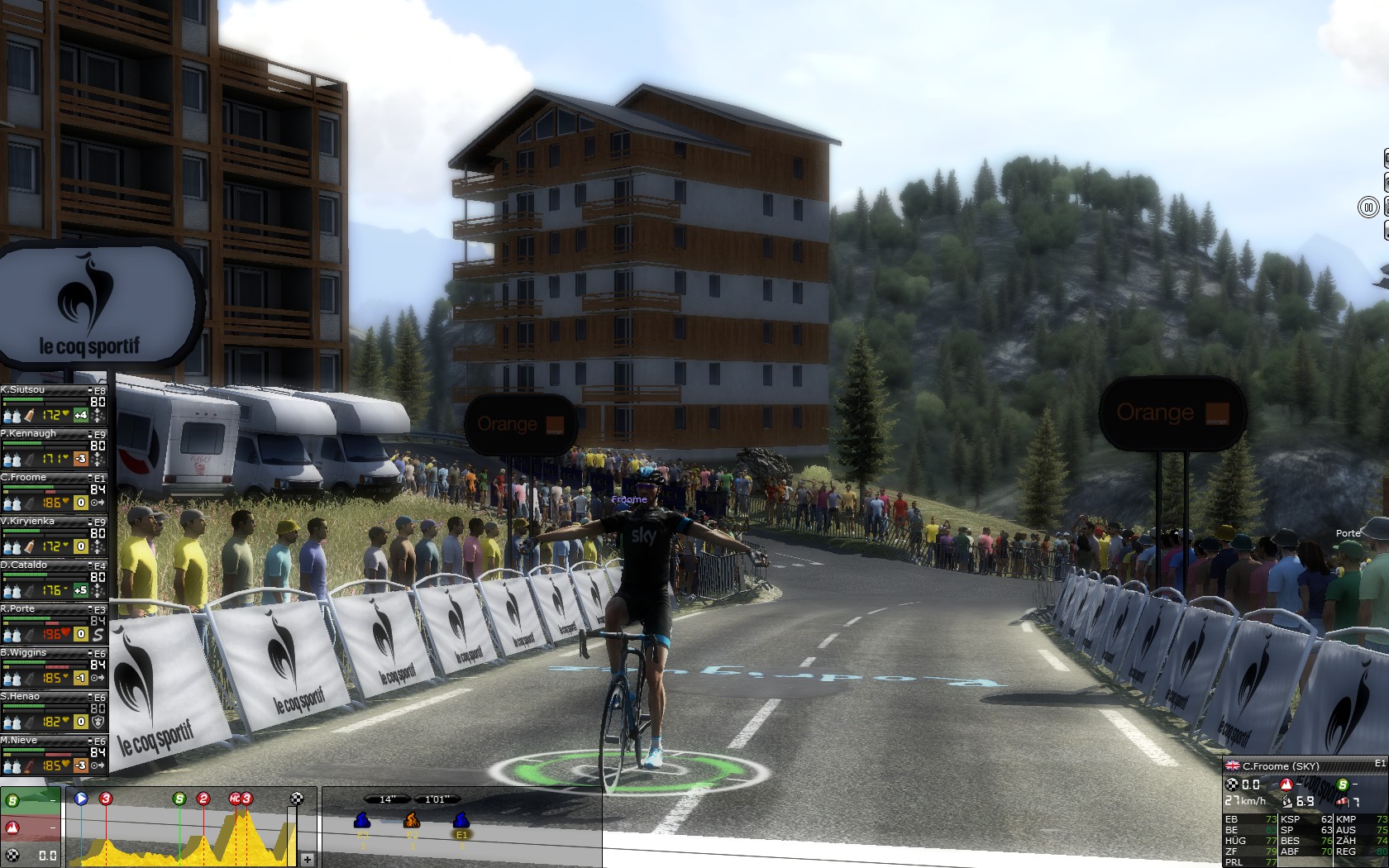The width and height of the screenshot is (1389, 868).
Task: Click the HC climb marker on profile
Action: 241,799
